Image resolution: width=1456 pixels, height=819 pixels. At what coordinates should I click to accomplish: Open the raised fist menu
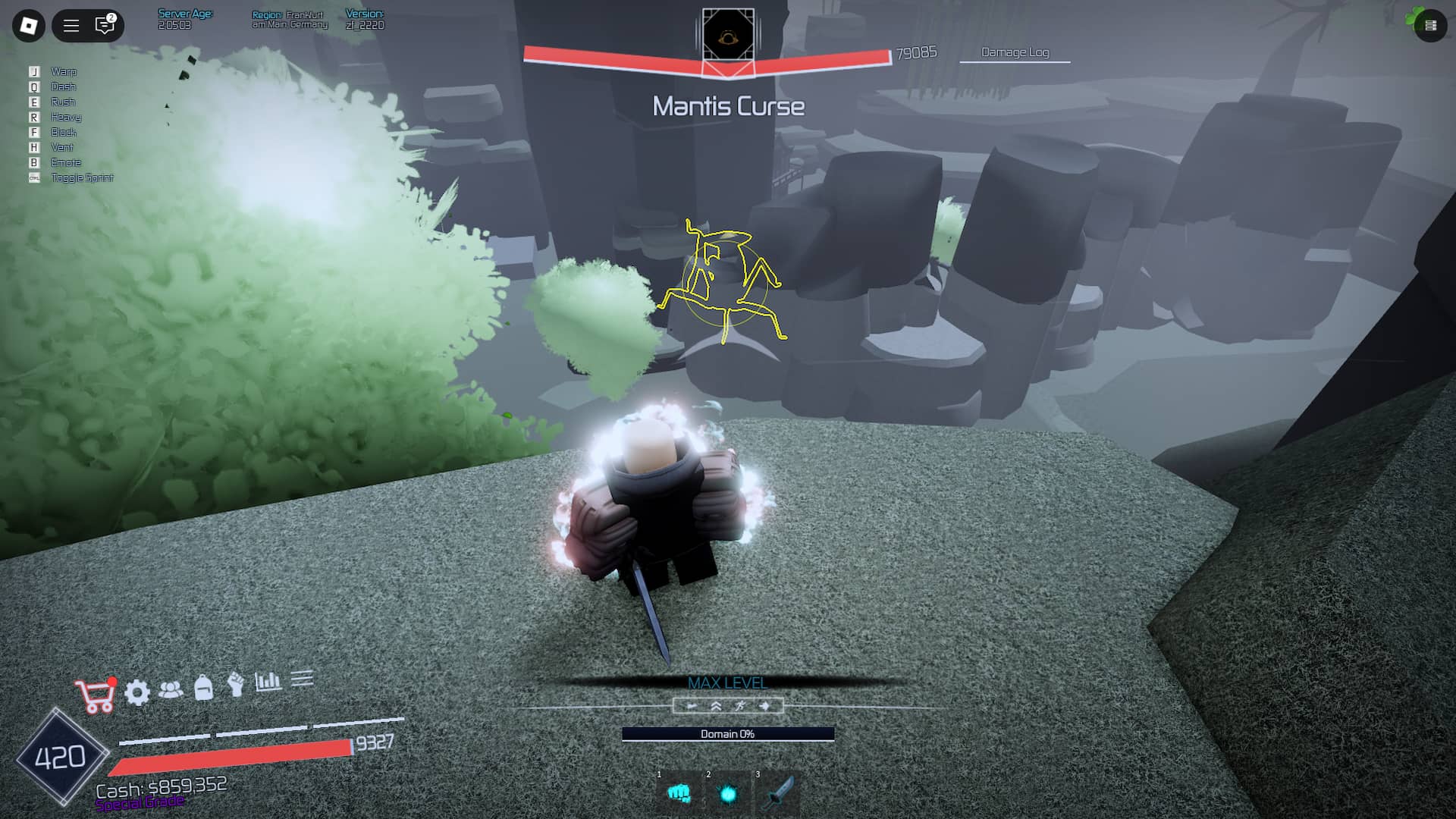coord(236,684)
